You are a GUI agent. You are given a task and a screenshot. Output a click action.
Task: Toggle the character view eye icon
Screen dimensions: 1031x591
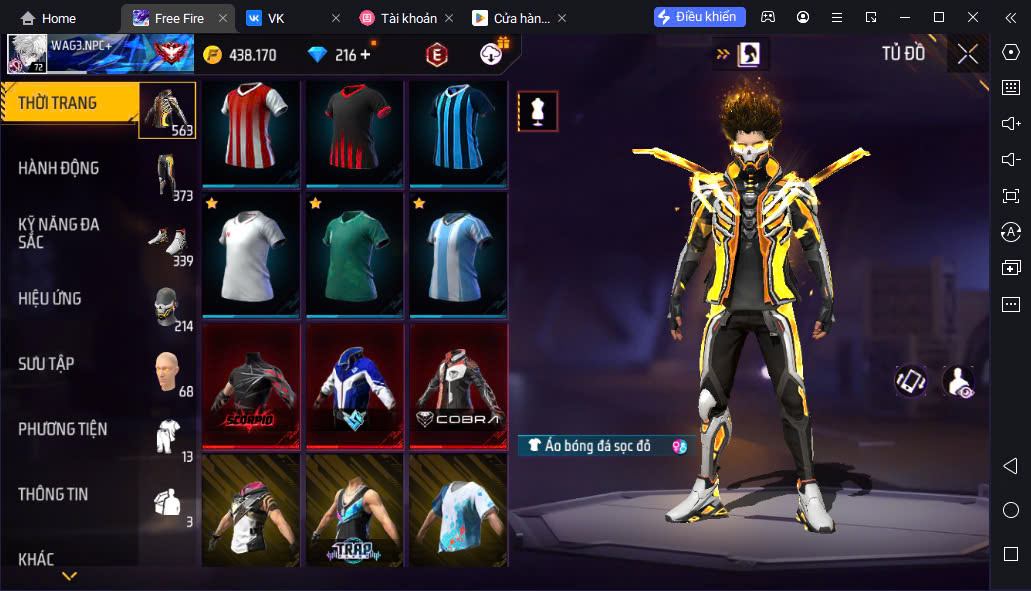(959, 381)
